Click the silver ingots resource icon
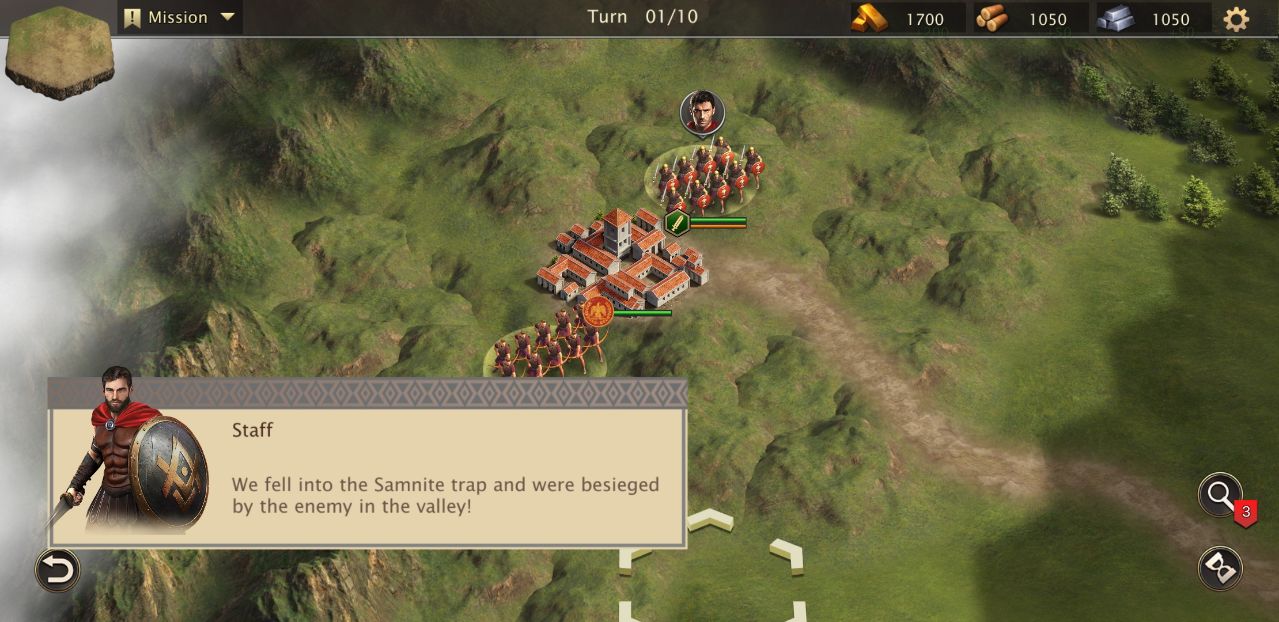Viewport: 1279px width, 622px height. [1115, 18]
